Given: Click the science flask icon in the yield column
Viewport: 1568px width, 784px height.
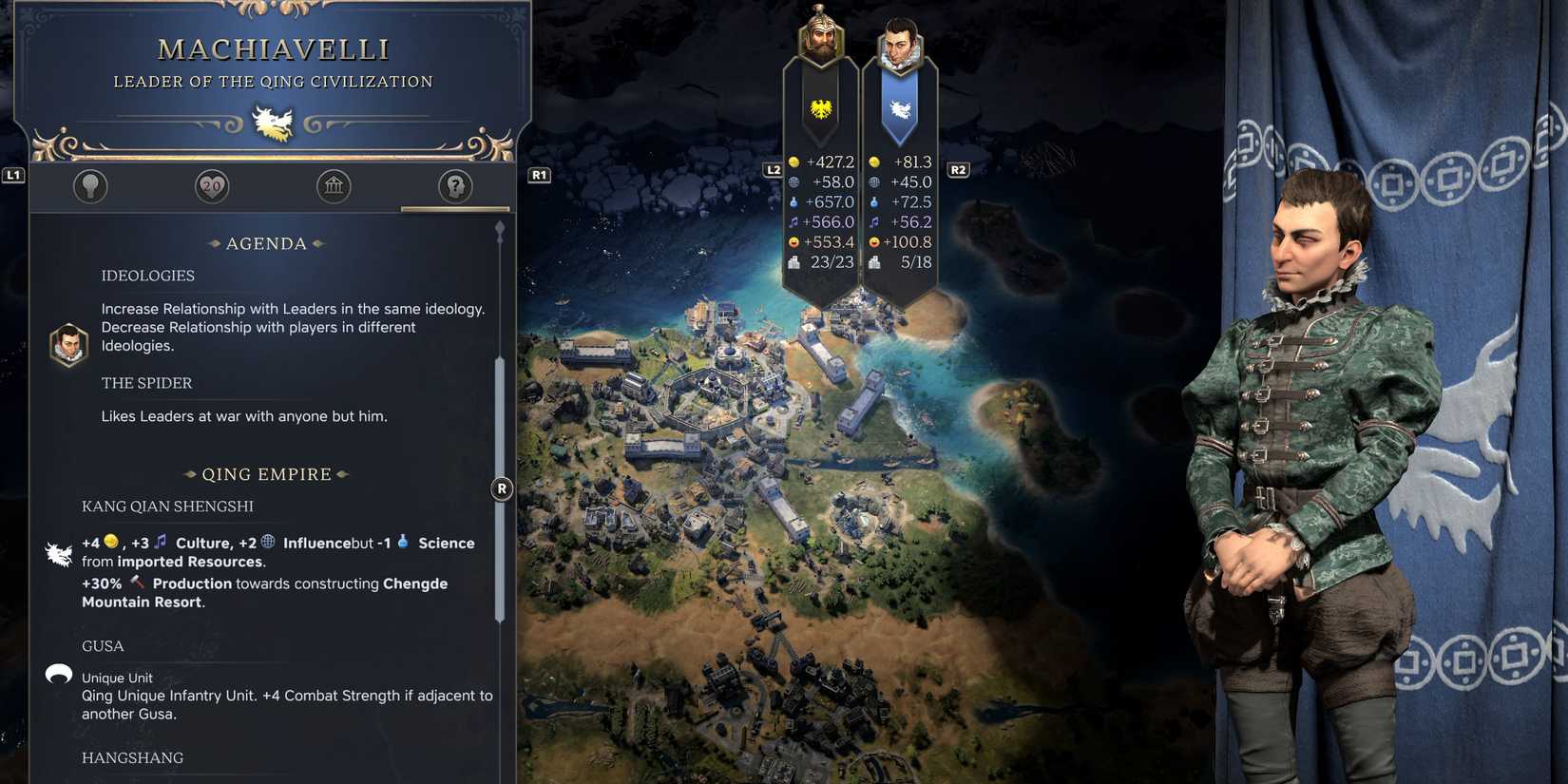Looking at the screenshot, I should (796, 201).
